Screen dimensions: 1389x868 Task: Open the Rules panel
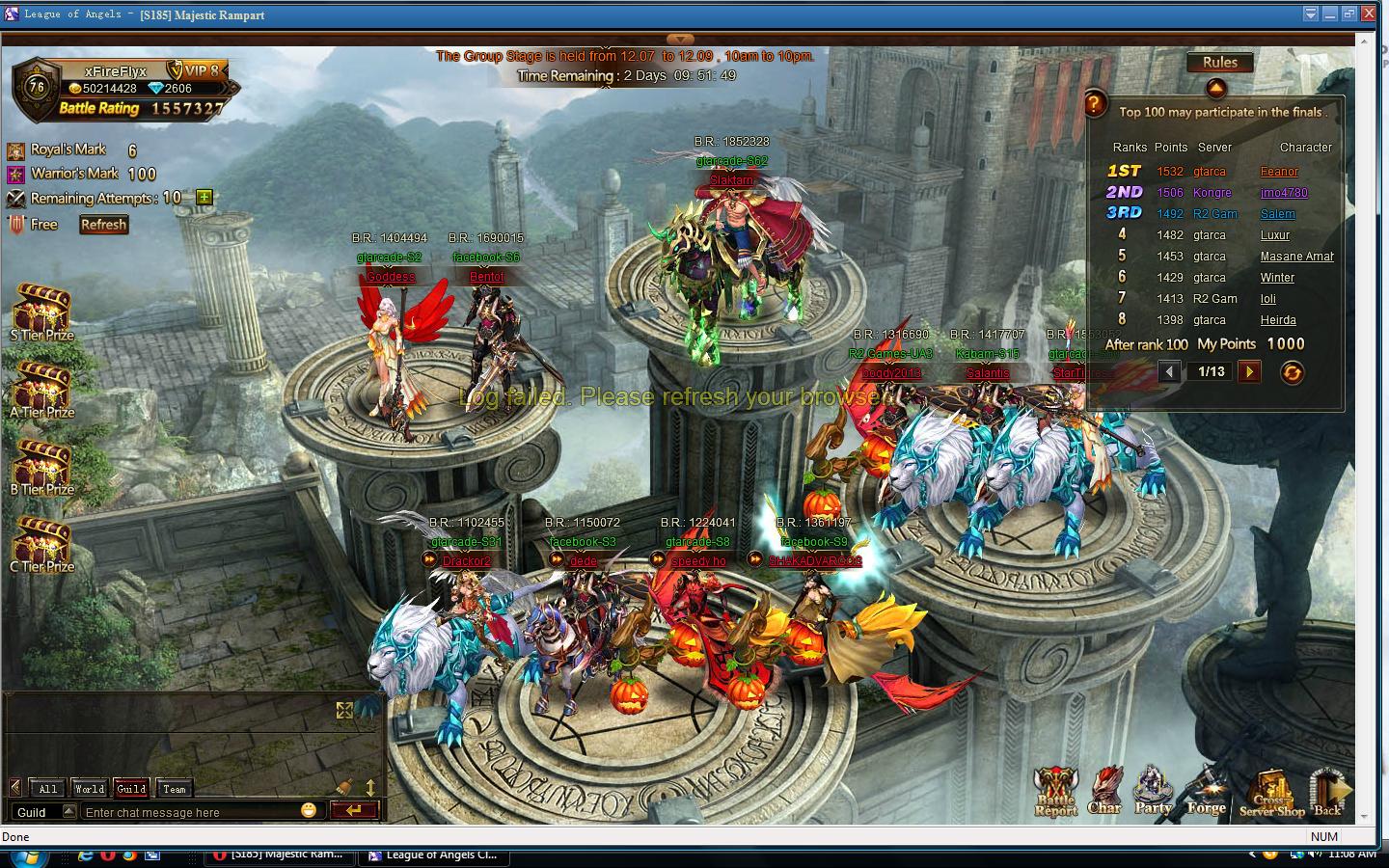click(x=1219, y=63)
